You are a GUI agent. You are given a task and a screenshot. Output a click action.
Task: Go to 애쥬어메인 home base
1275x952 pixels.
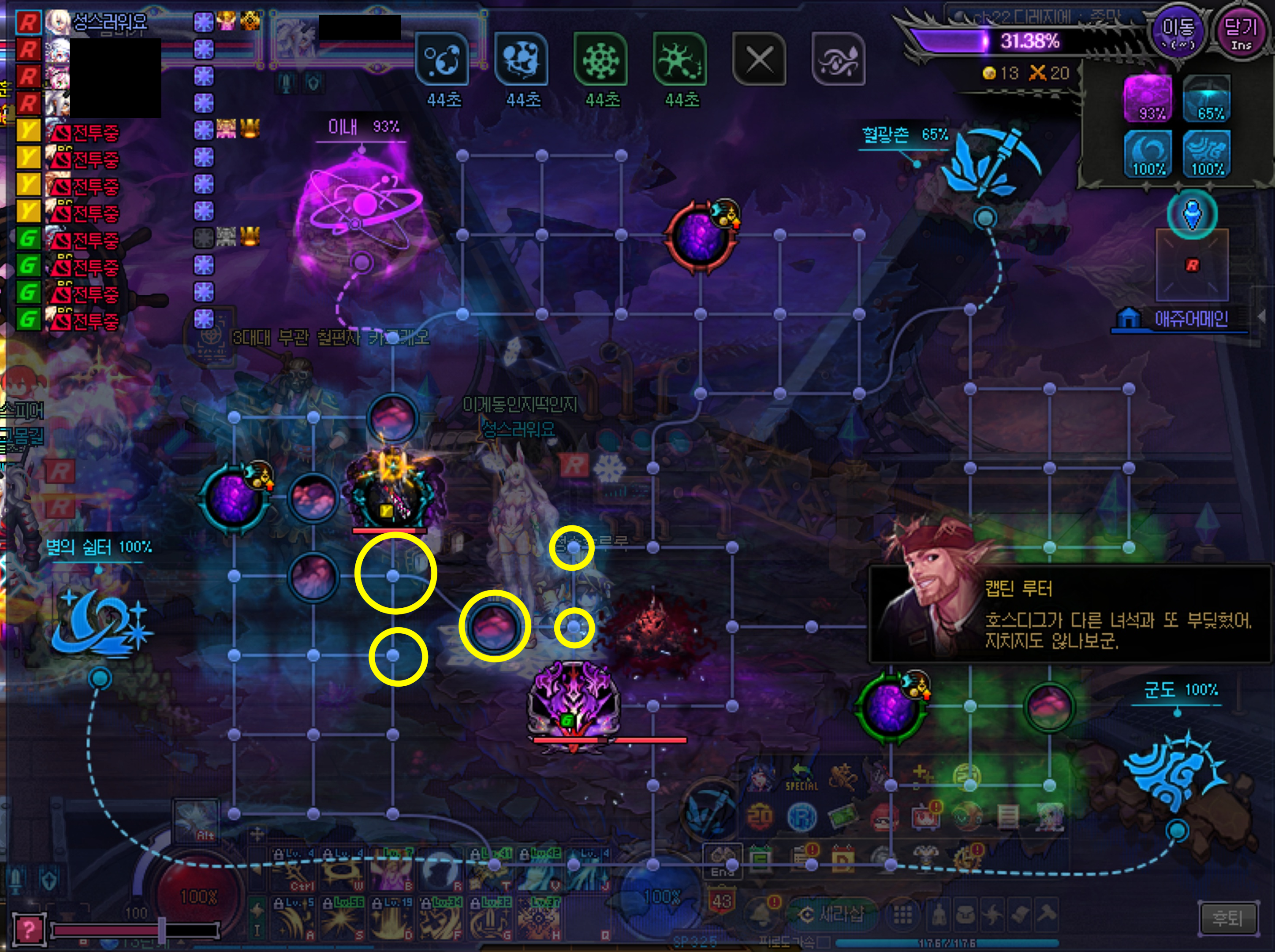point(1181,319)
